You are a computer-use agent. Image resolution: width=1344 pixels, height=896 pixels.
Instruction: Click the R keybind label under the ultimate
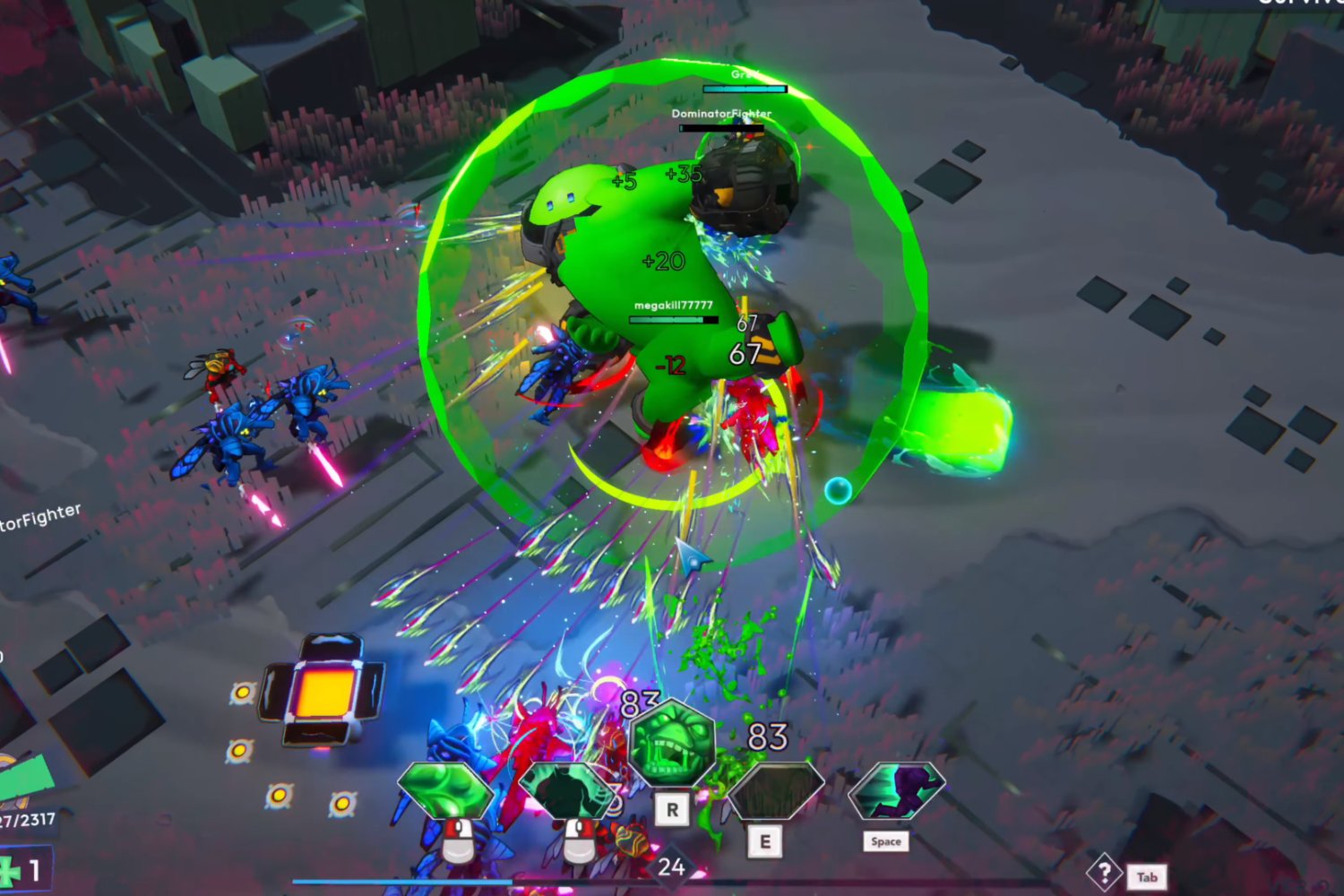(673, 809)
